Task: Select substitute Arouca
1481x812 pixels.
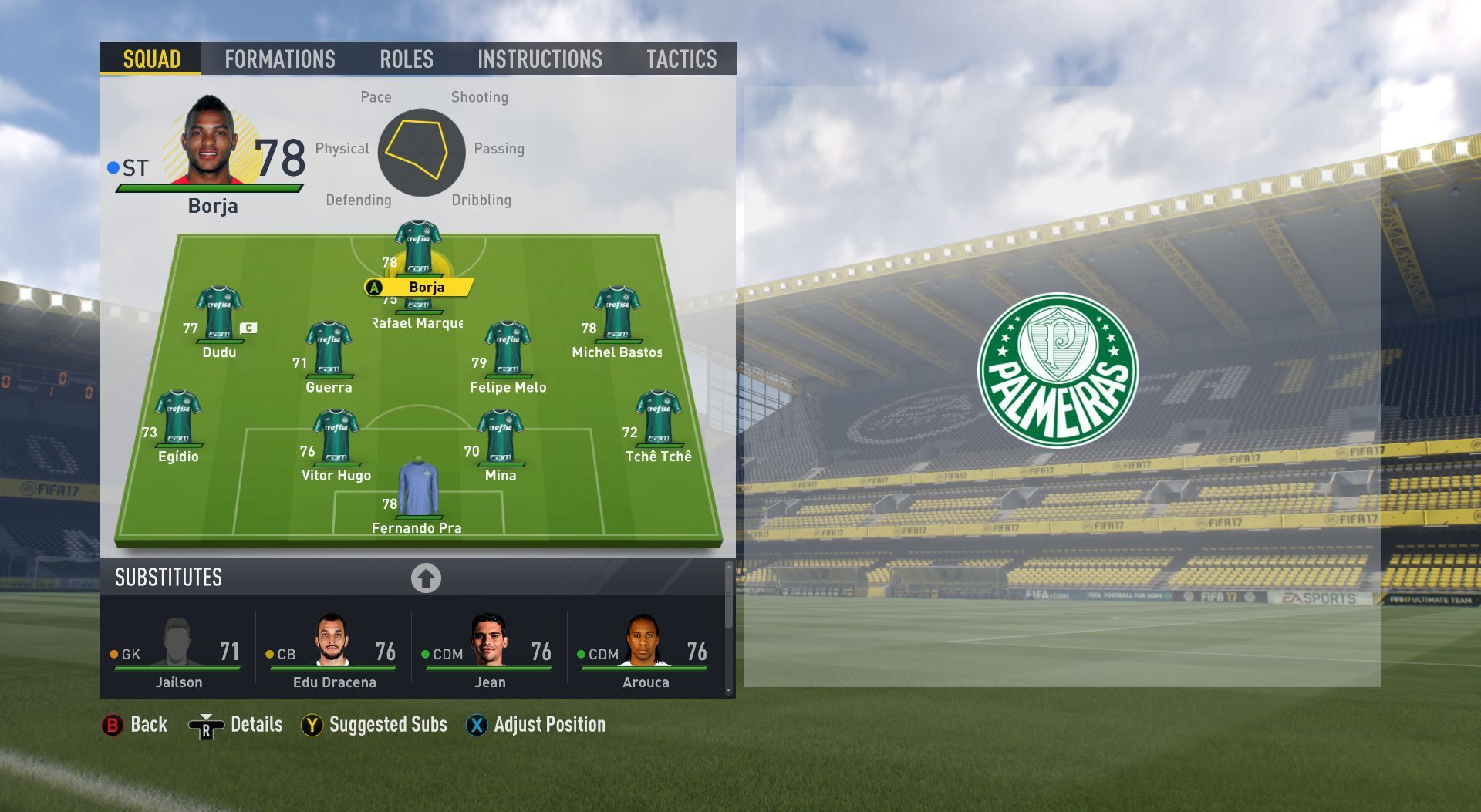Action: pos(646,652)
